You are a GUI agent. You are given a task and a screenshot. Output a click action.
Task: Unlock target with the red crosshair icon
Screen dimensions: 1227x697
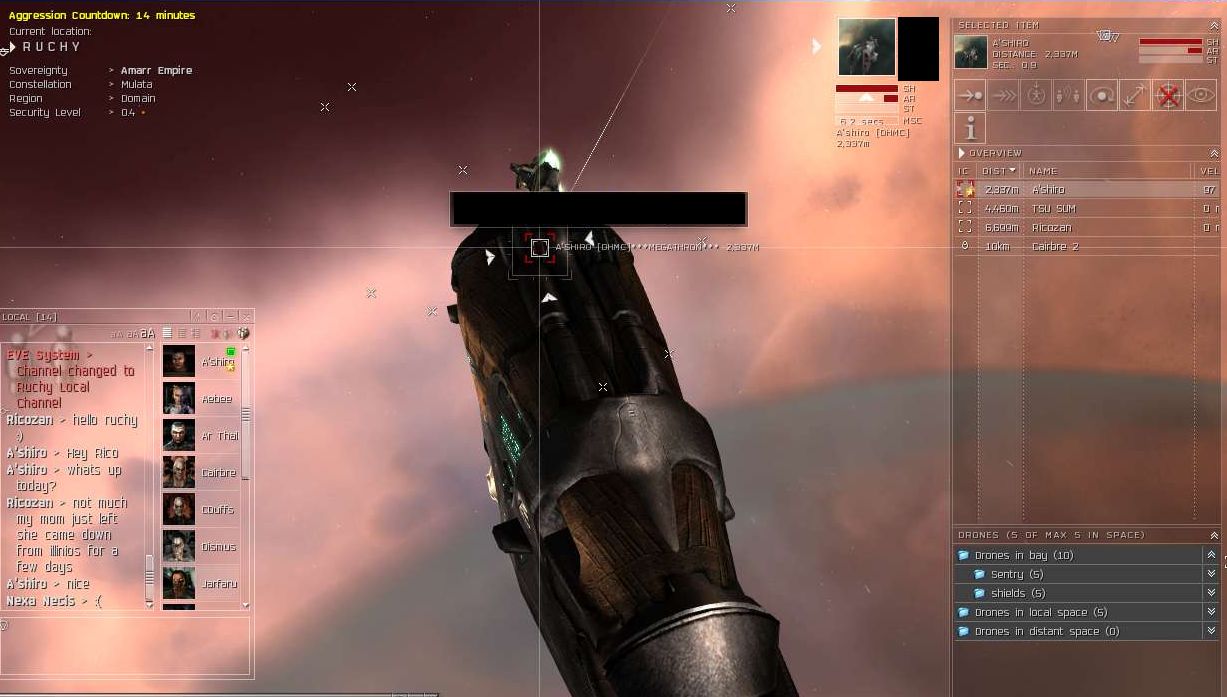(1168, 96)
